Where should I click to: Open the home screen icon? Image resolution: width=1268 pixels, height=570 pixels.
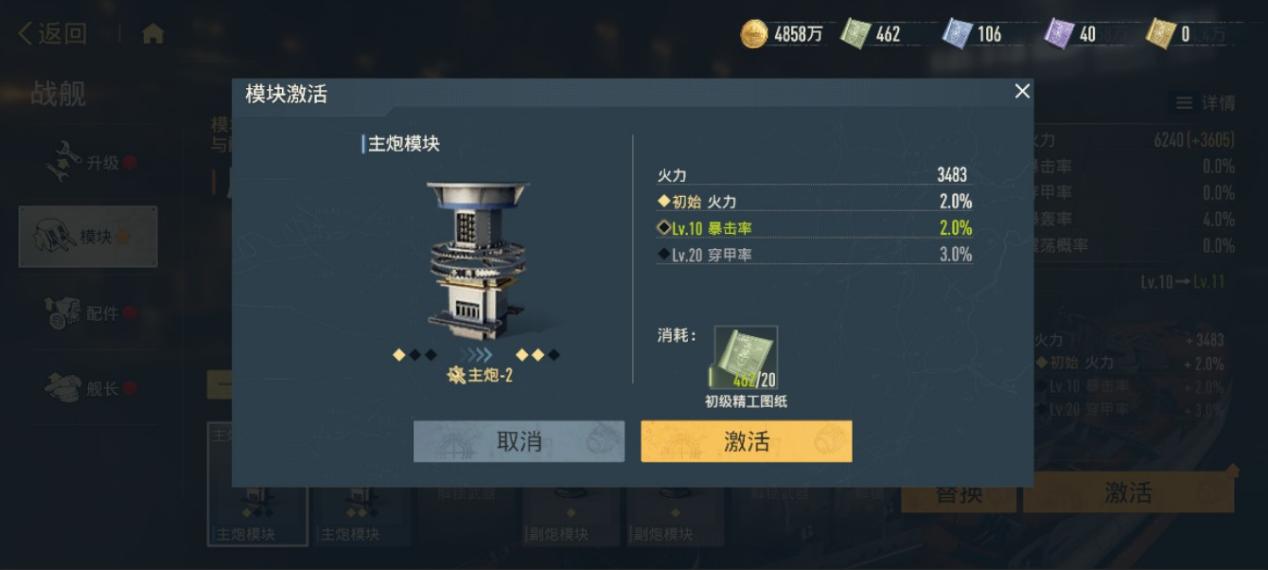tap(153, 34)
